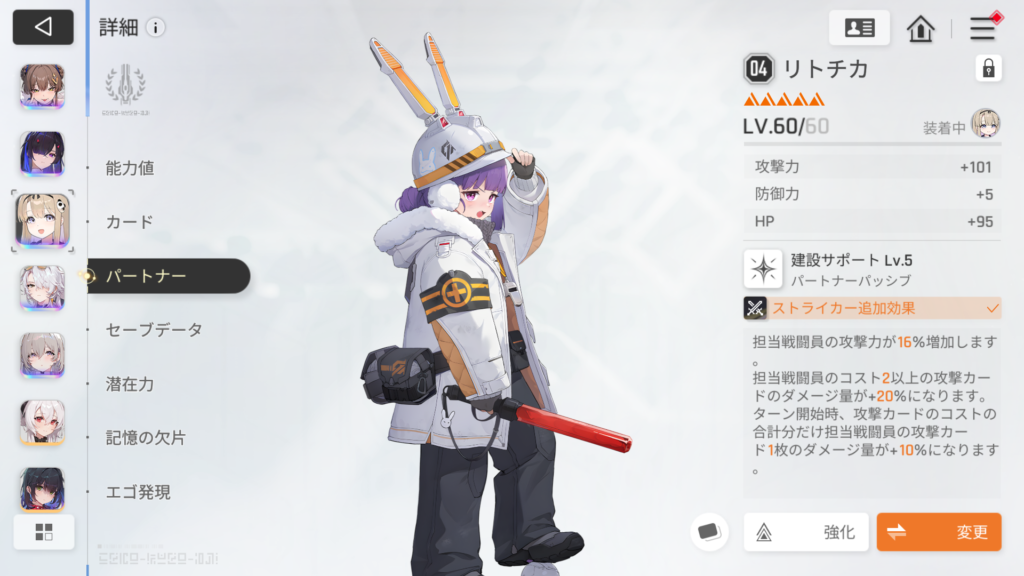Return to the home screen
This screenshot has width=1024, height=576.
920,28
